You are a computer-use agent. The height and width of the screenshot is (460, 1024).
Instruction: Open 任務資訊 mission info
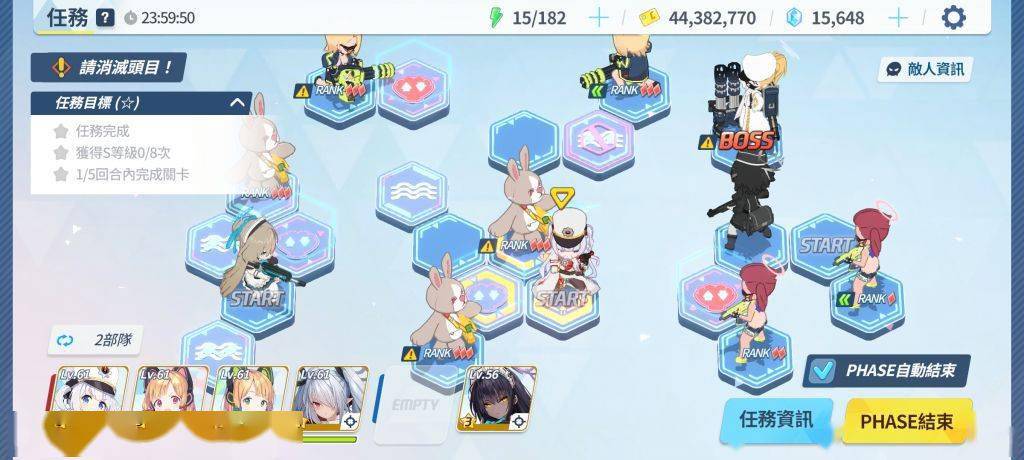click(775, 419)
